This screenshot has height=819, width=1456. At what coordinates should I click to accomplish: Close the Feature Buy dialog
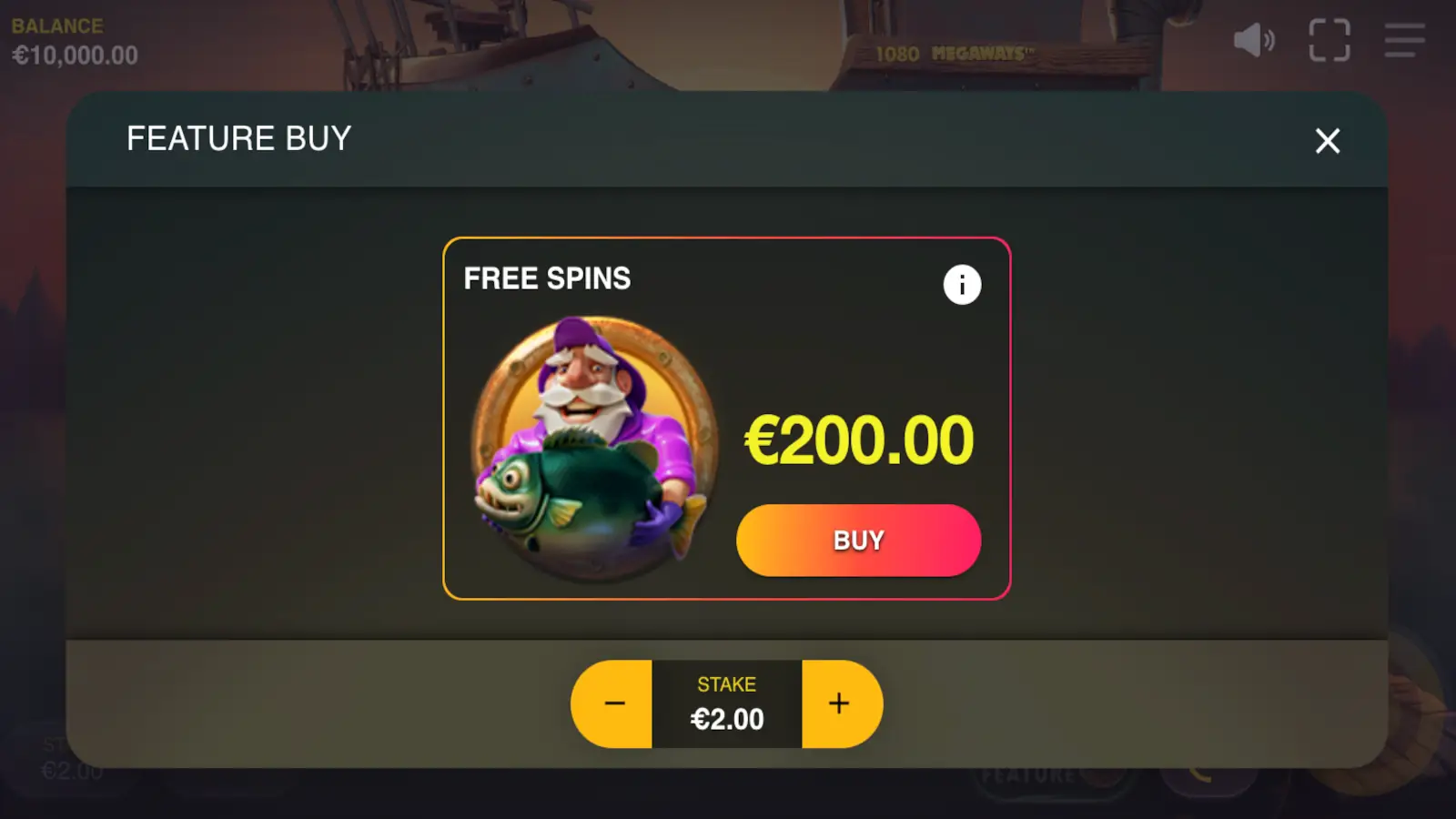tap(1327, 141)
